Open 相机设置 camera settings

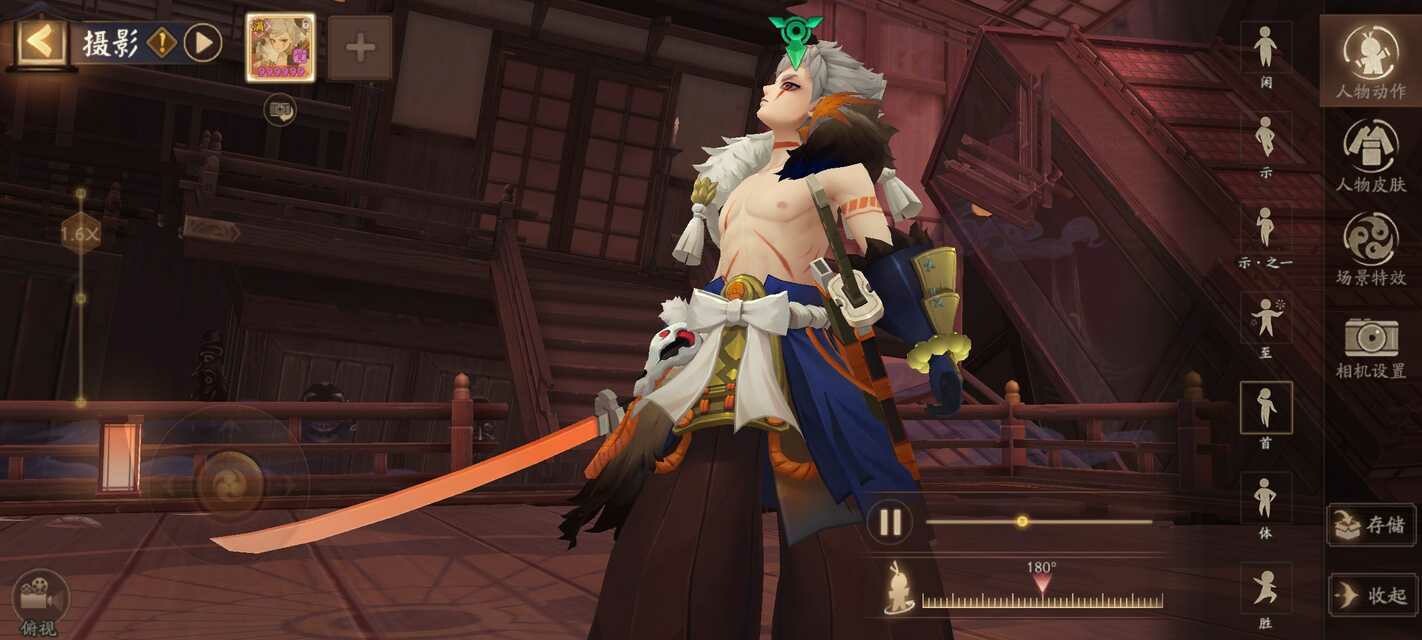(x=1370, y=345)
